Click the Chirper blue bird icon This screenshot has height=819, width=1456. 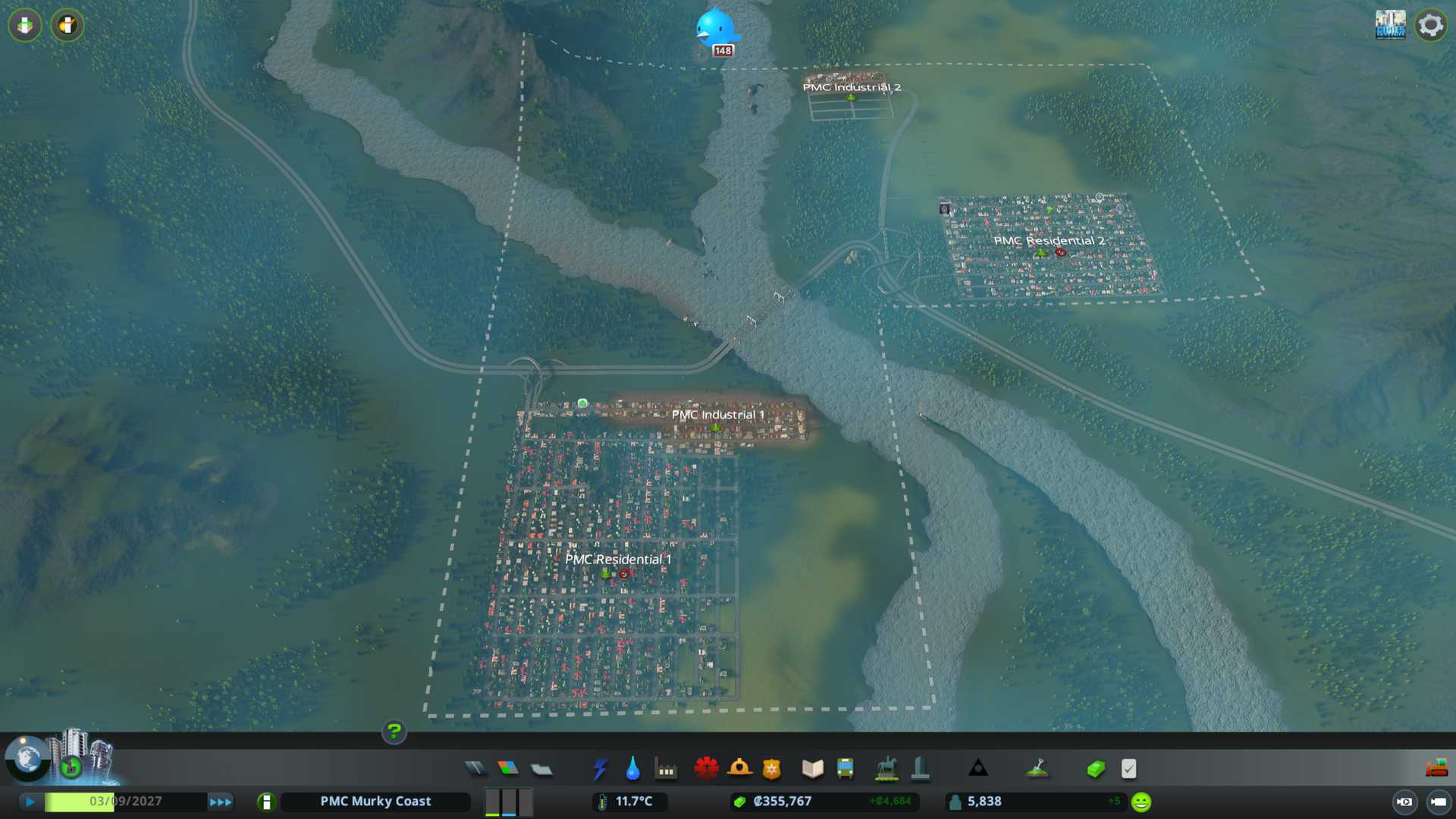(715, 28)
